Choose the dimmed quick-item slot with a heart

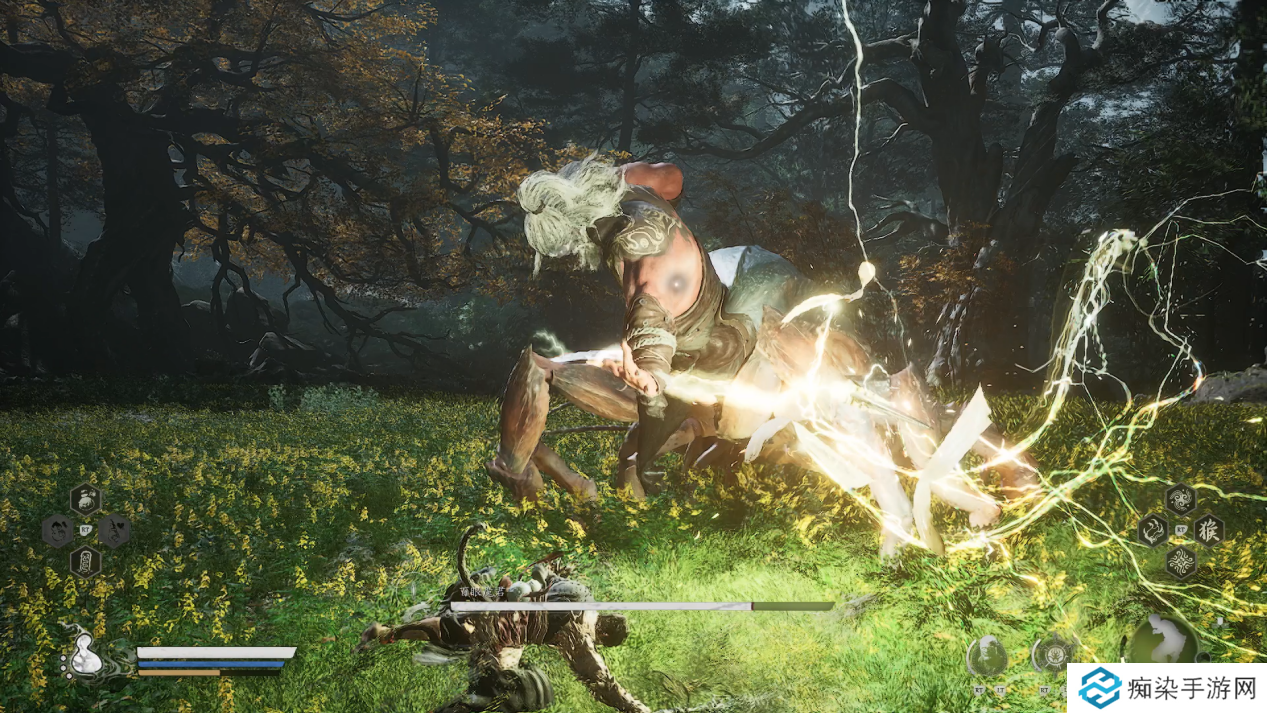click(x=114, y=530)
